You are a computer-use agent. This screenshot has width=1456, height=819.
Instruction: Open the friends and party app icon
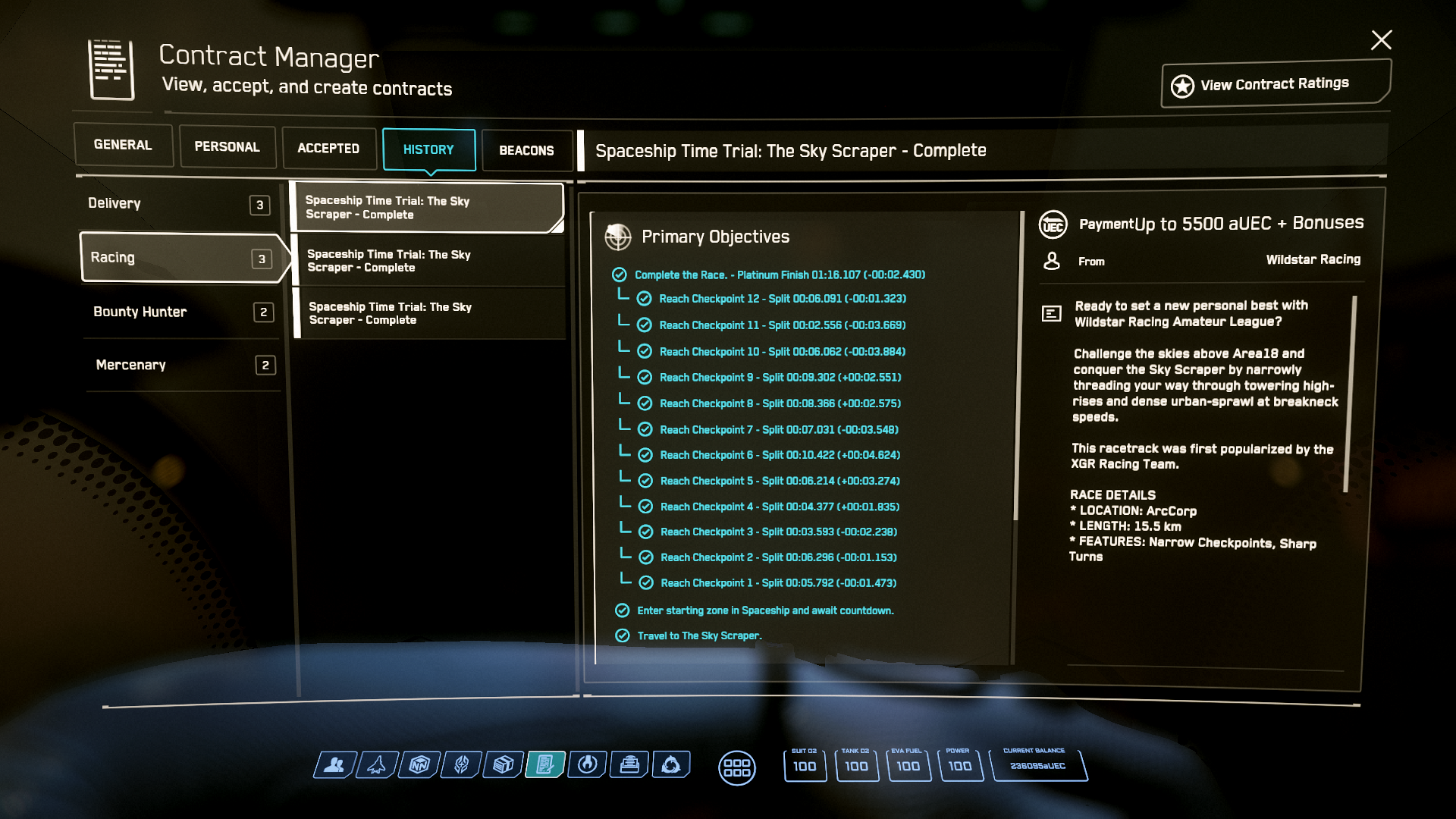tap(334, 765)
